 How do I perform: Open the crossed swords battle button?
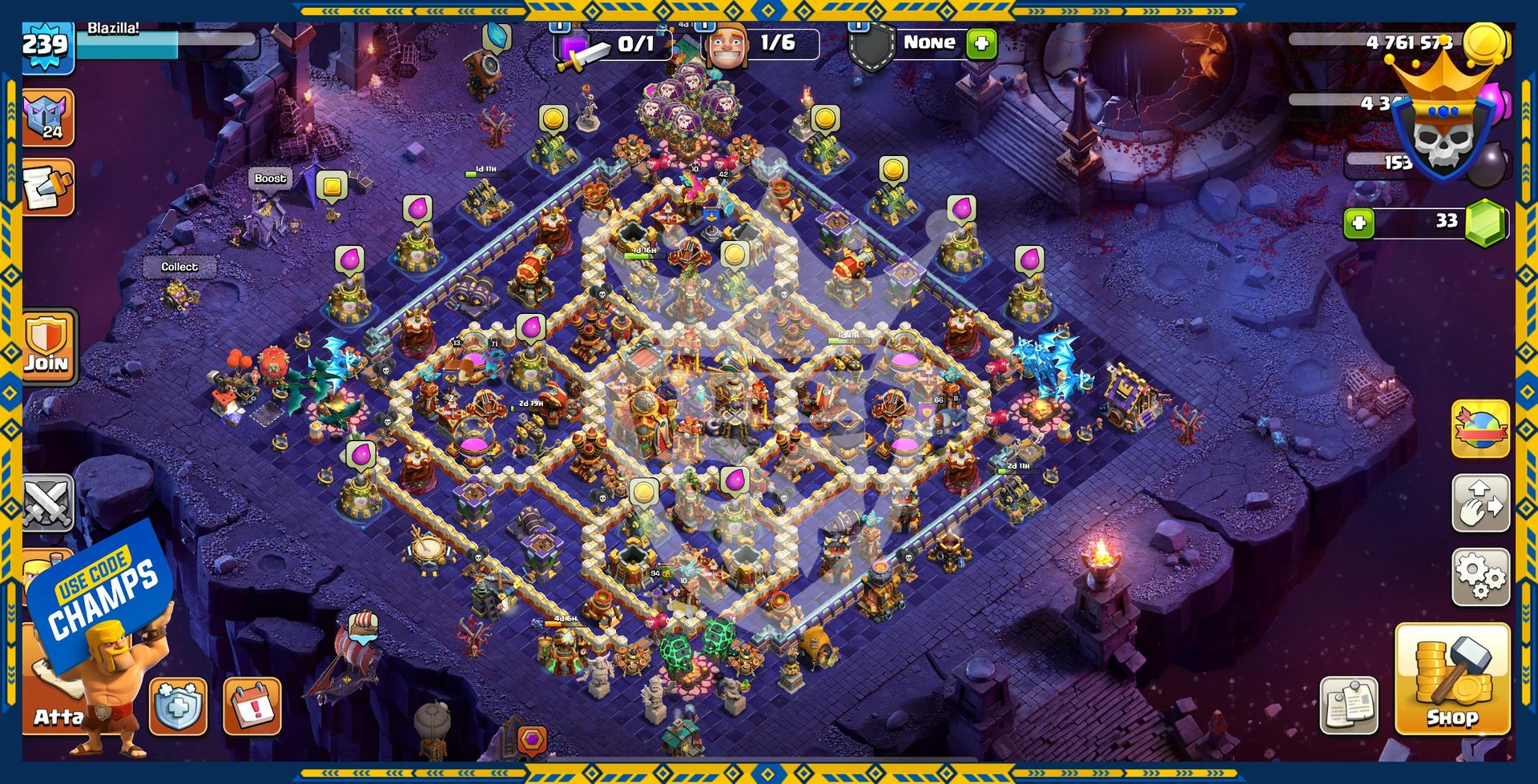(48, 503)
